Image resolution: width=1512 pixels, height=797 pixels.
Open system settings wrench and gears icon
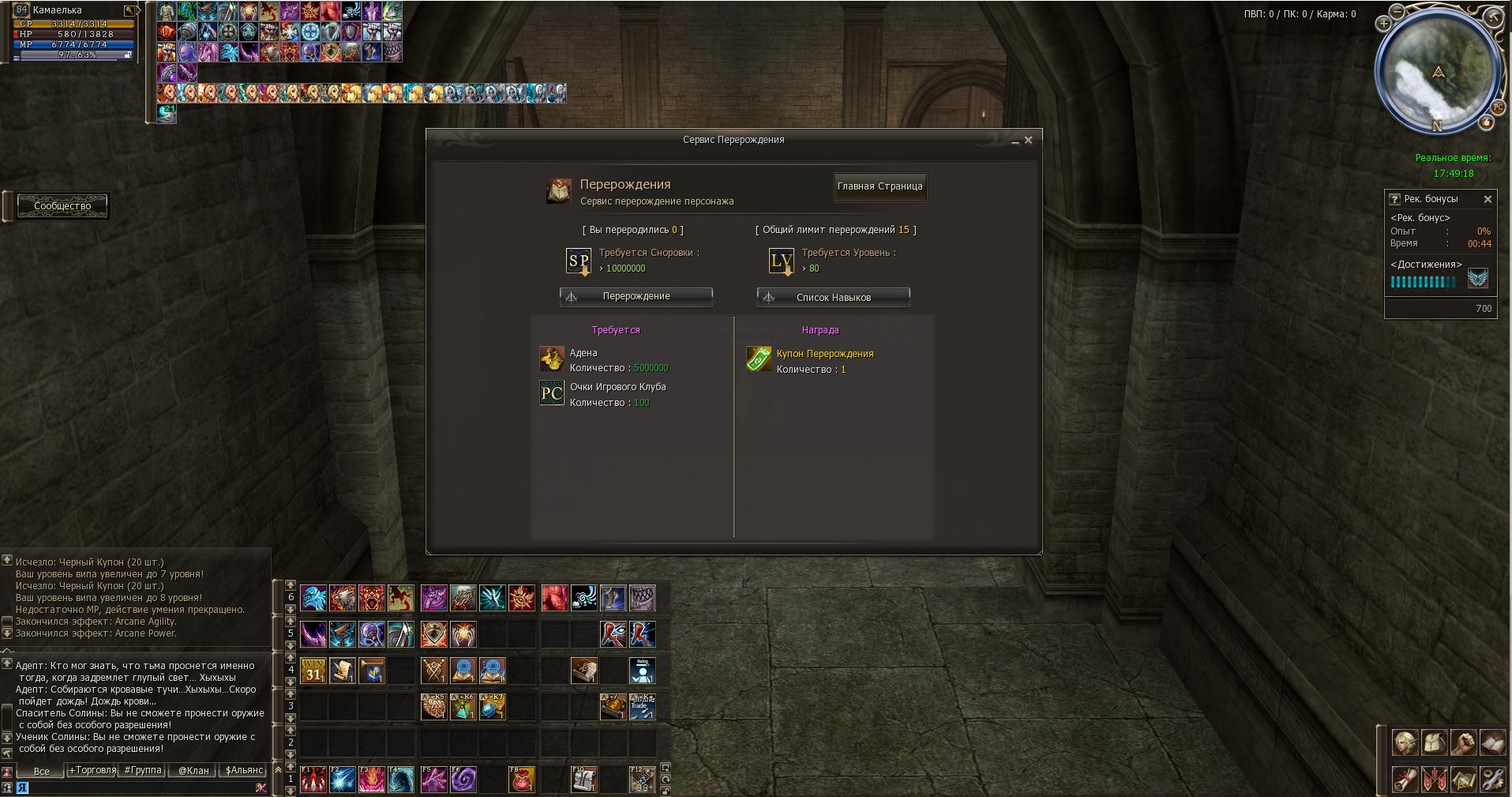pyautogui.click(x=1492, y=780)
